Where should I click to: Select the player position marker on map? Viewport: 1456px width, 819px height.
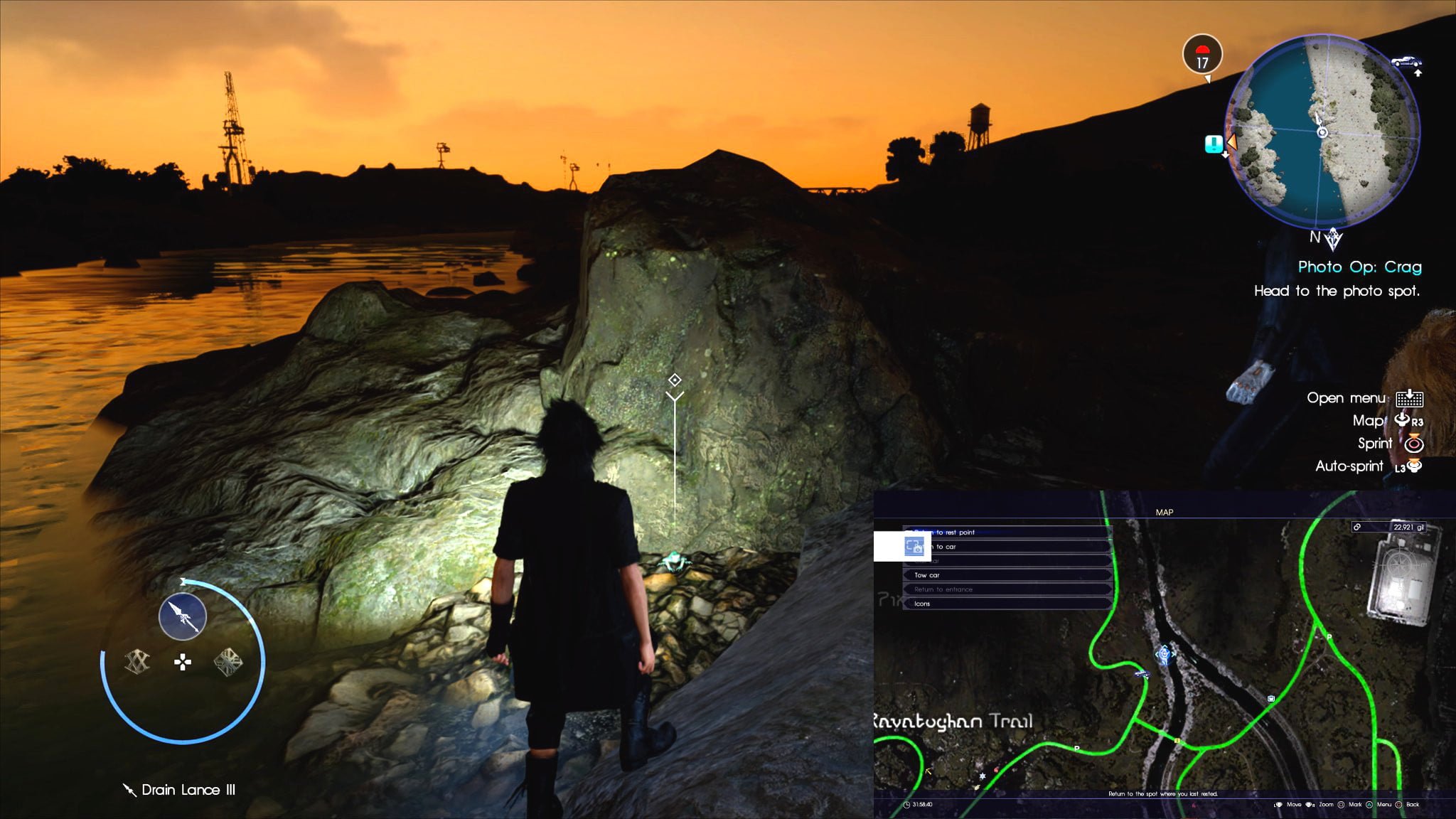pos(1164,653)
